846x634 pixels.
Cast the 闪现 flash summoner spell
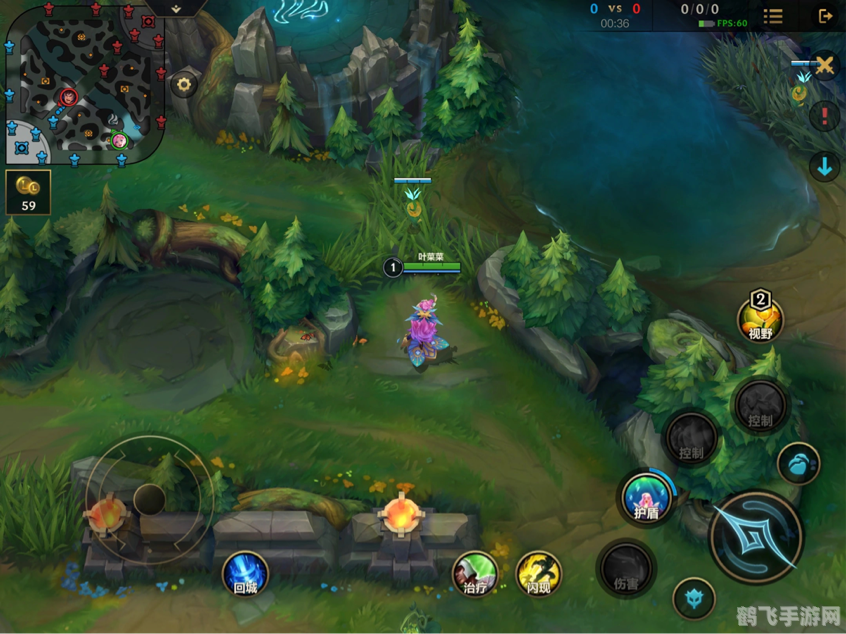(x=539, y=573)
